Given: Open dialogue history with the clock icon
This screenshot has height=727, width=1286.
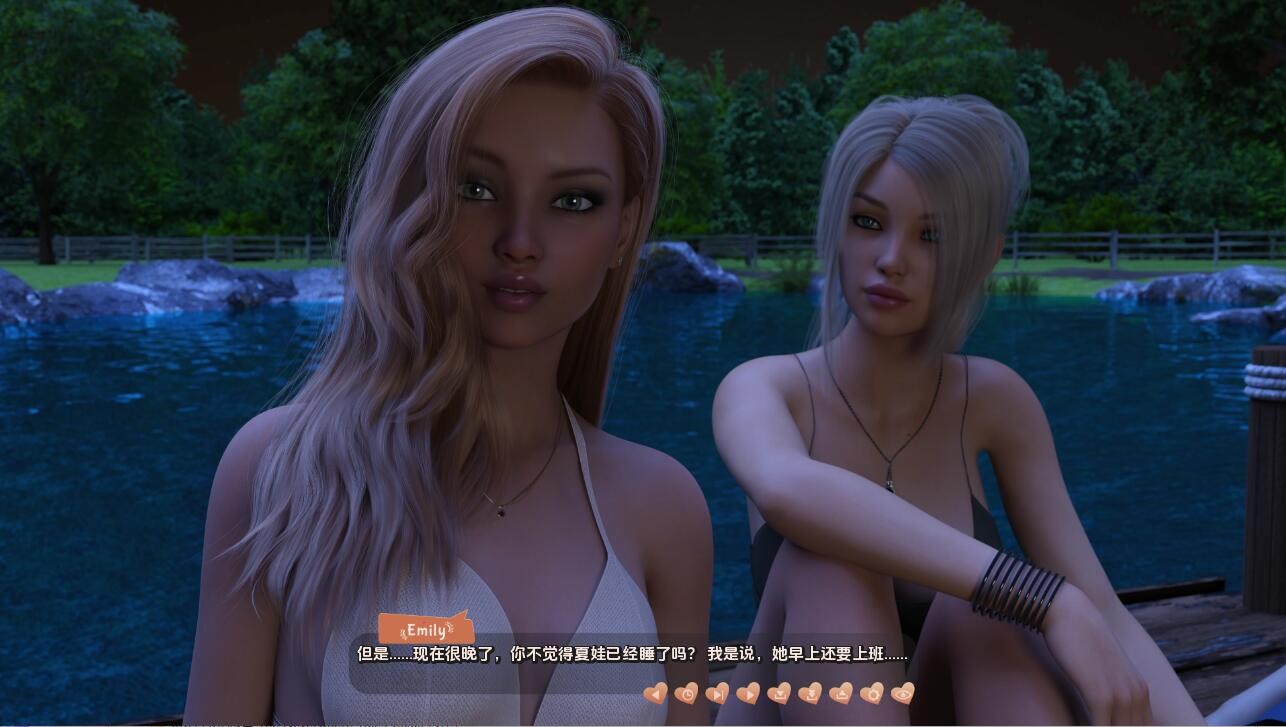Looking at the screenshot, I should point(688,695).
